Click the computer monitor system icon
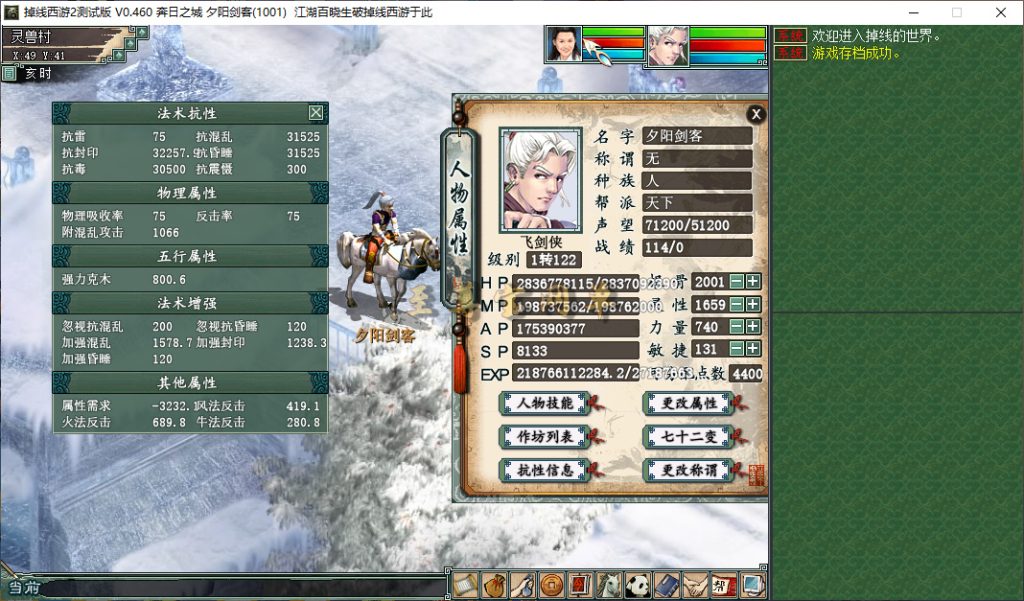The width and height of the screenshot is (1024, 601). [x=753, y=585]
